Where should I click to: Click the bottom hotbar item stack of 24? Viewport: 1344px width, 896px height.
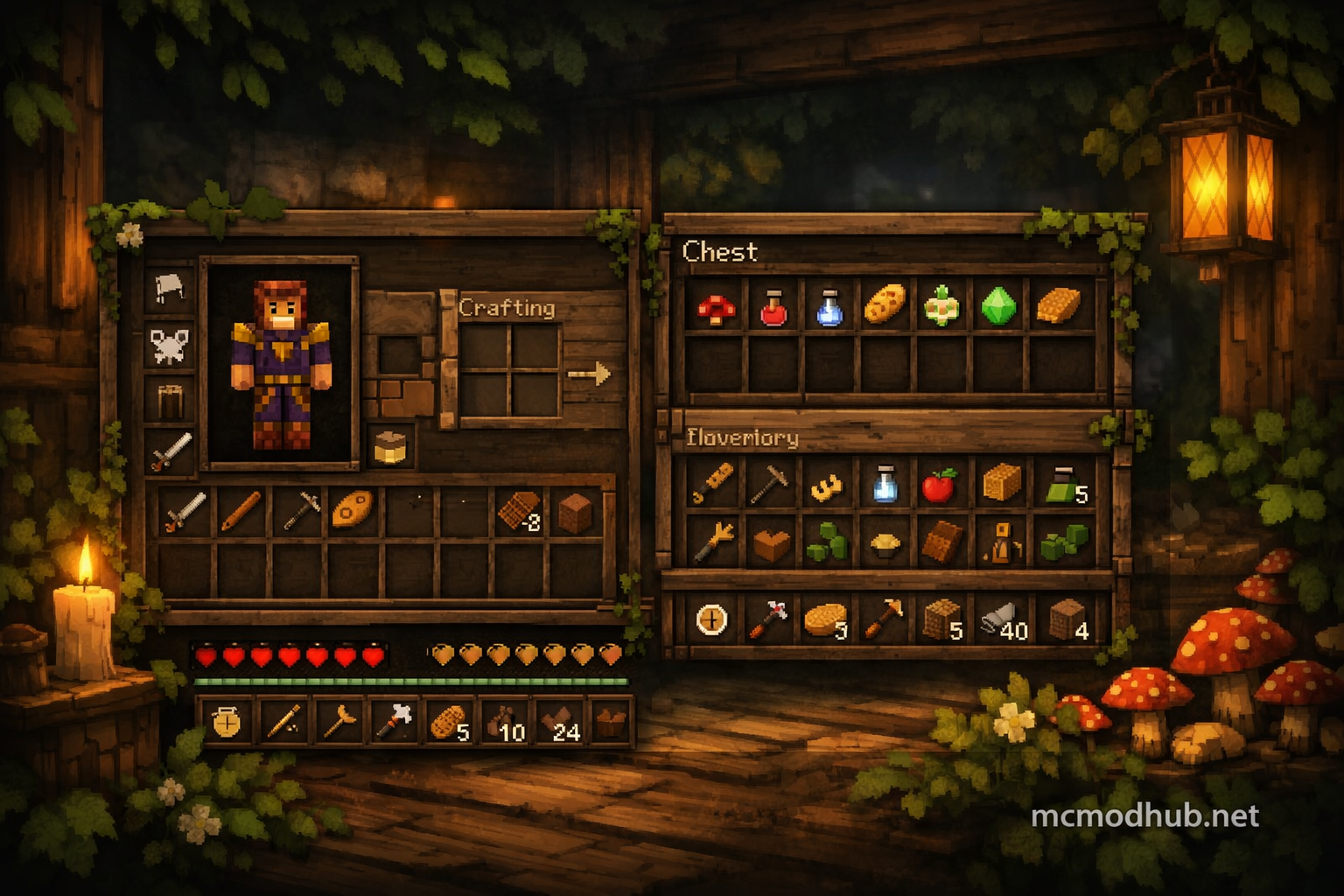(560, 723)
